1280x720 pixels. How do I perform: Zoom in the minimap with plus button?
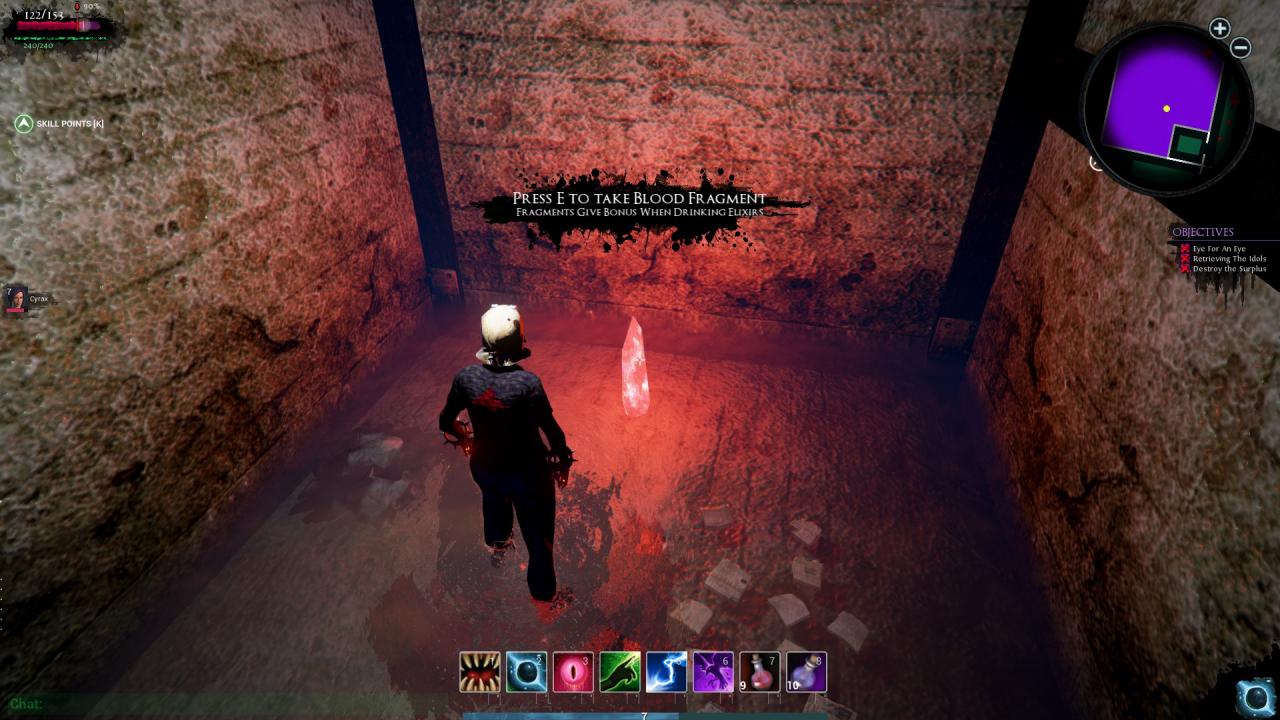click(x=1219, y=29)
